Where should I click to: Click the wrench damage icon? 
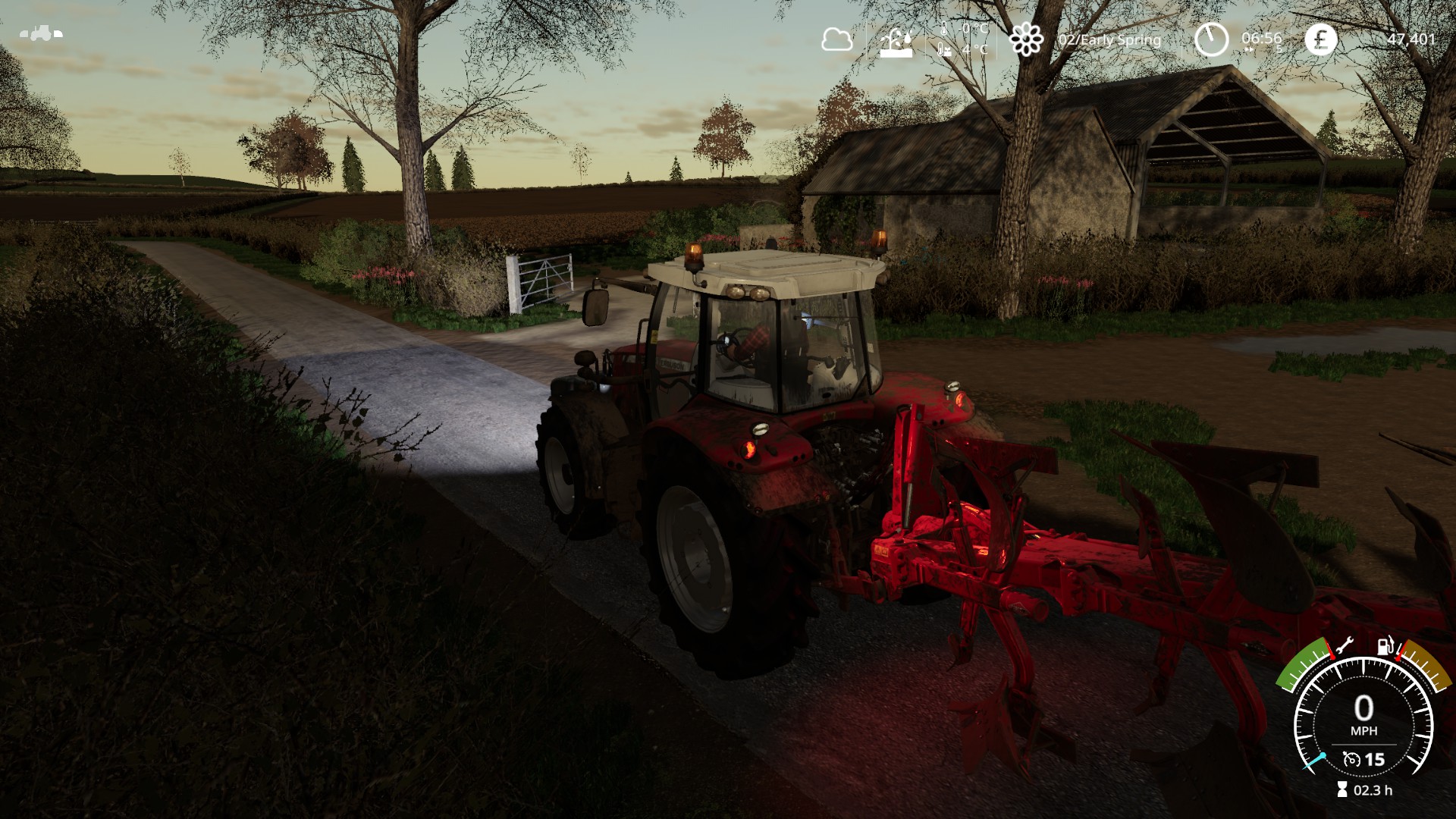pos(1344,647)
